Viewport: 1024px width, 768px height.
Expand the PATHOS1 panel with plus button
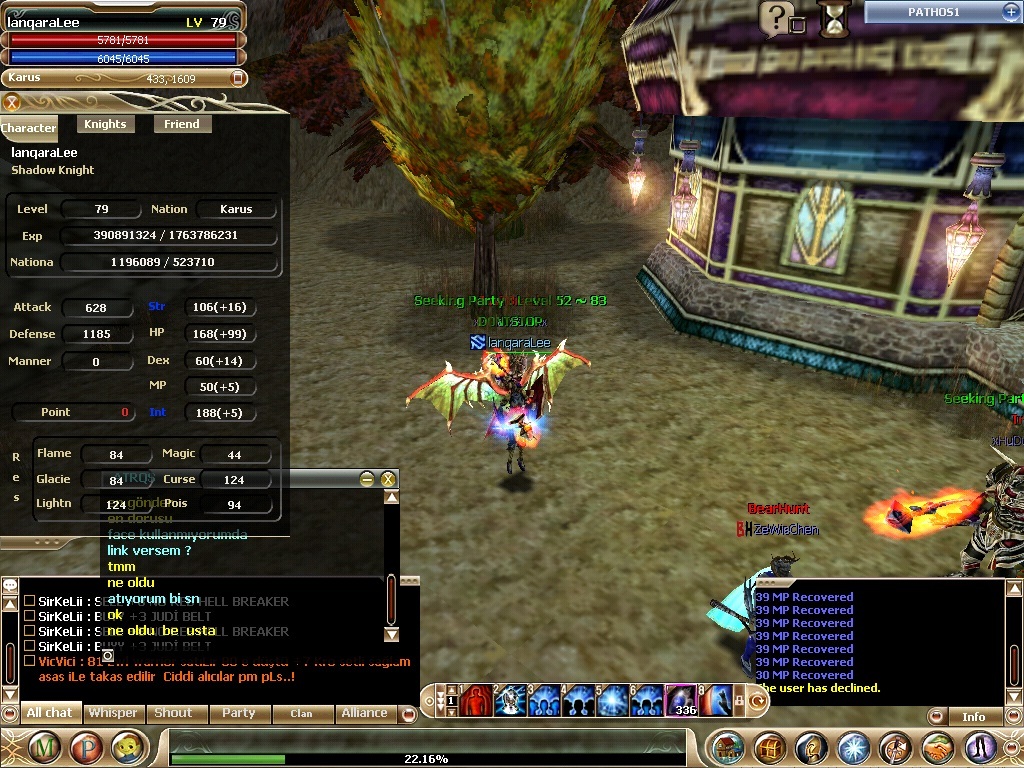point(1010,12)
